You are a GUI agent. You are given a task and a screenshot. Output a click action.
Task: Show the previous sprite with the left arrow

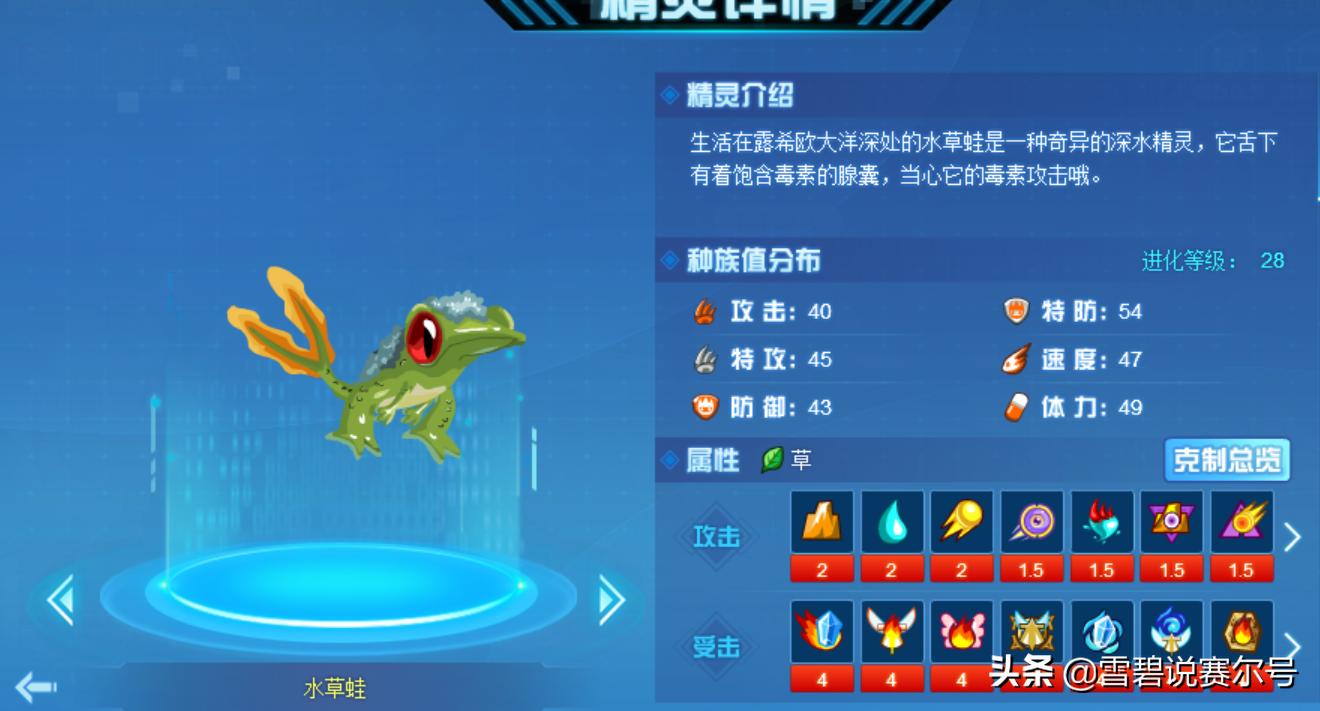61,601
